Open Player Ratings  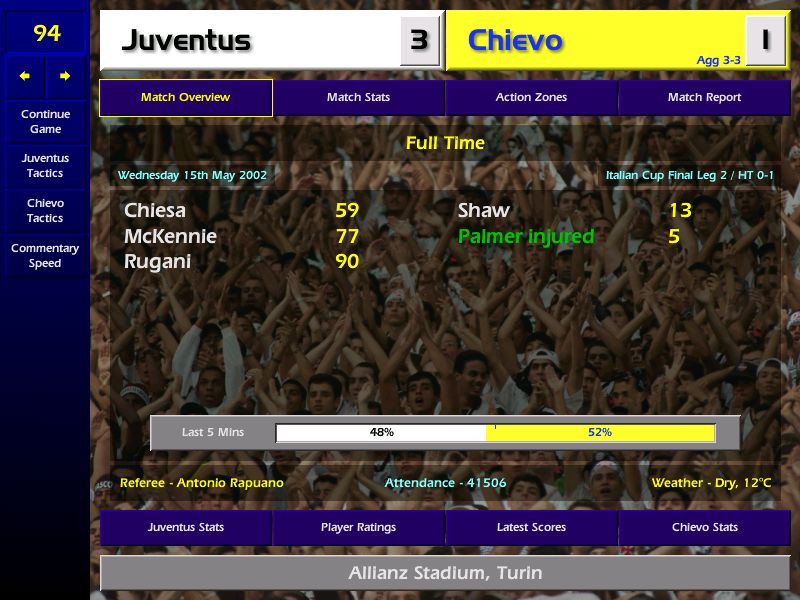358,527
